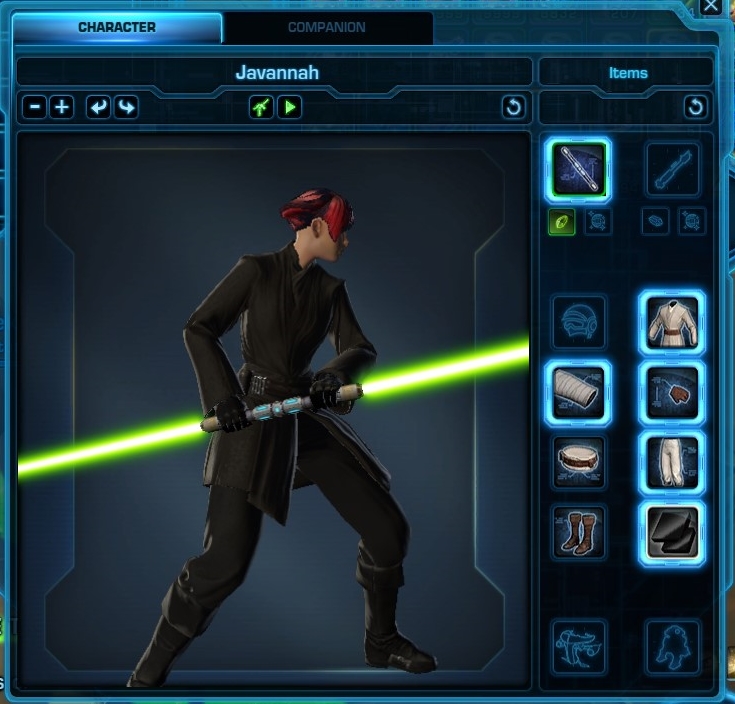This screenshot has height=704, width=735.
Task: Choose the green color crystal slot
Action: [561, 222]
